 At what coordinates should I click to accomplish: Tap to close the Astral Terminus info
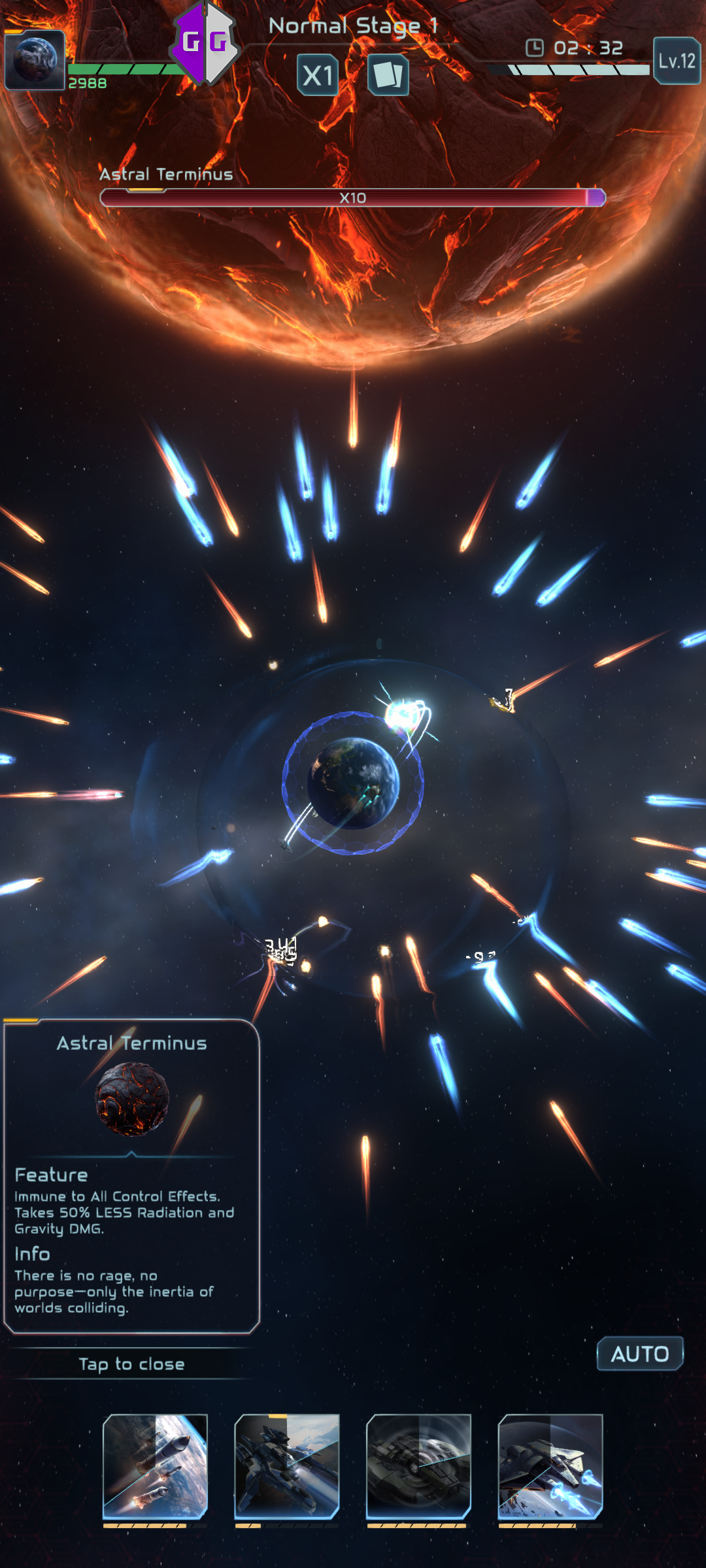click(131, 1364)
